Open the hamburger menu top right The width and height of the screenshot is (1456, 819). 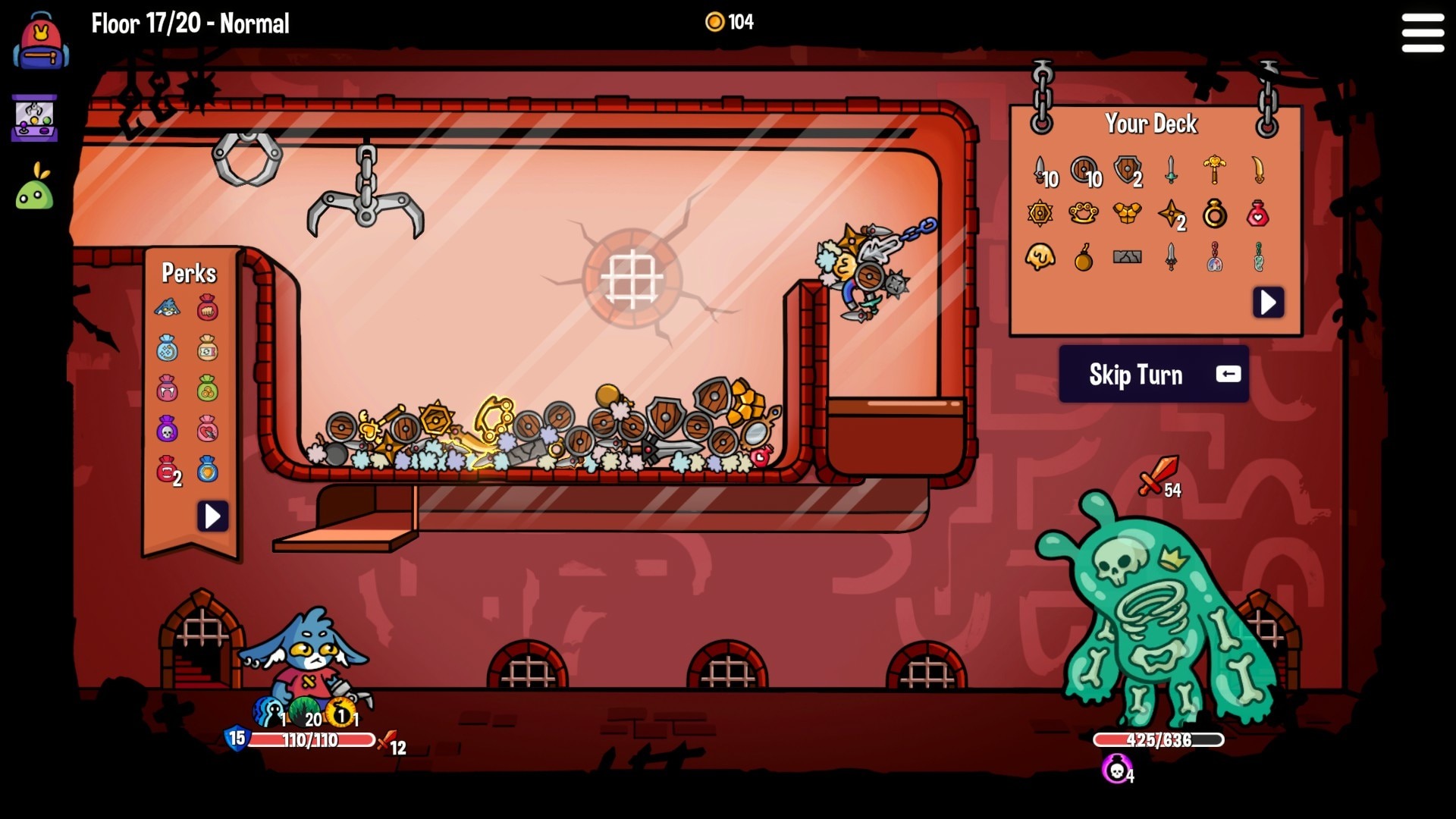[1424, 33]
